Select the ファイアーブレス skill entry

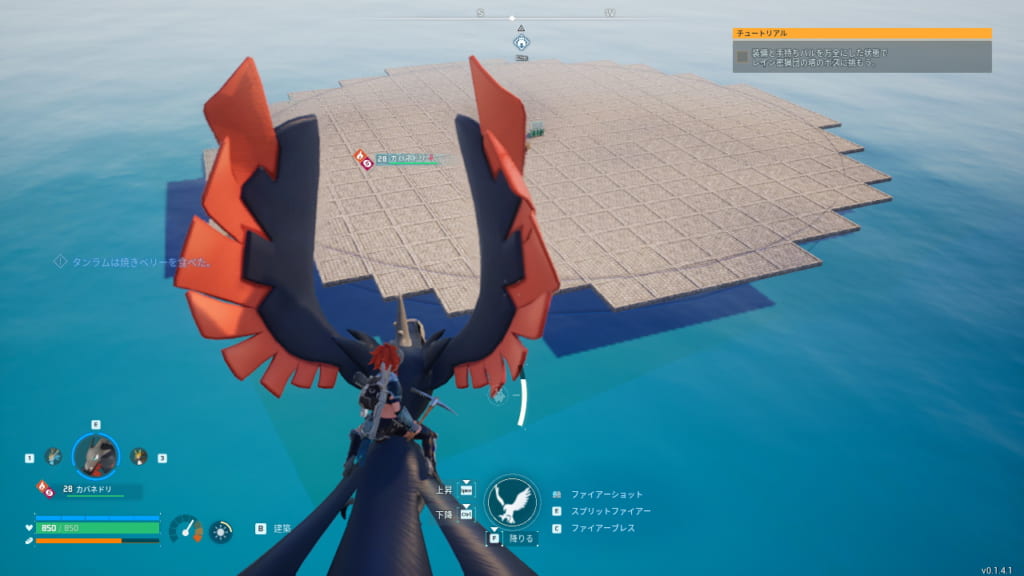(x=602, y=528)
